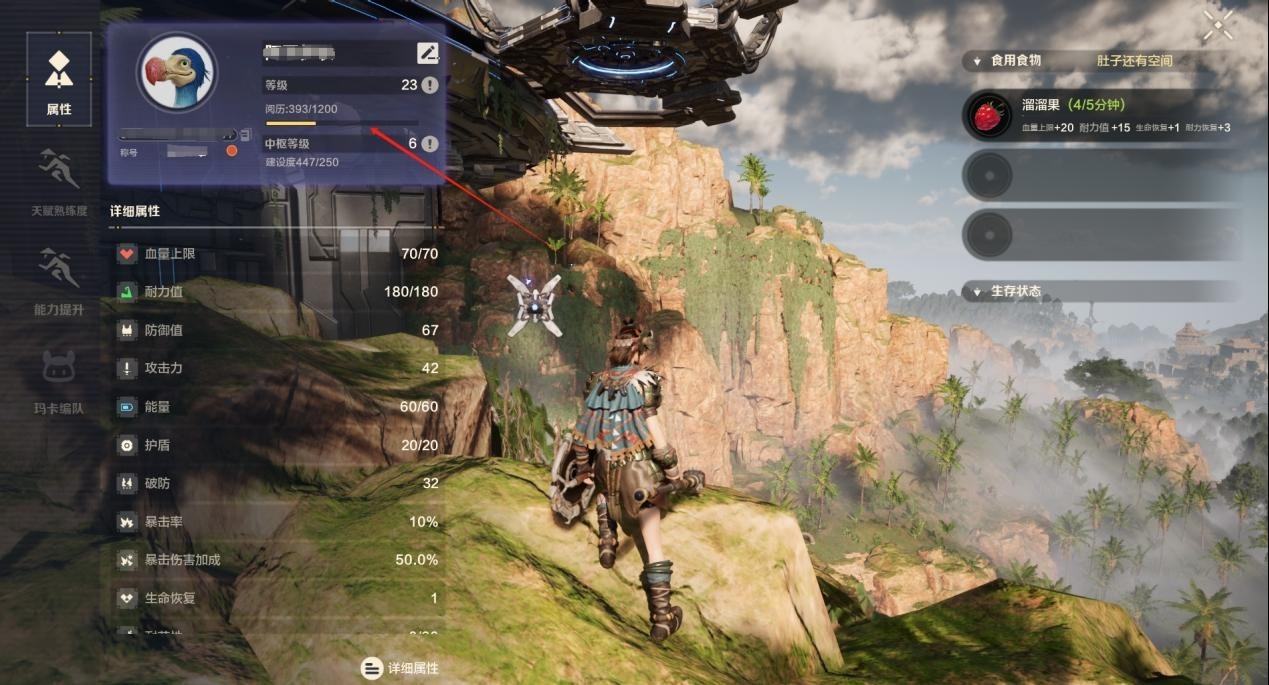Select the 暴击率 critical rate row
The image size is (1269, 685).
(277, 522)
